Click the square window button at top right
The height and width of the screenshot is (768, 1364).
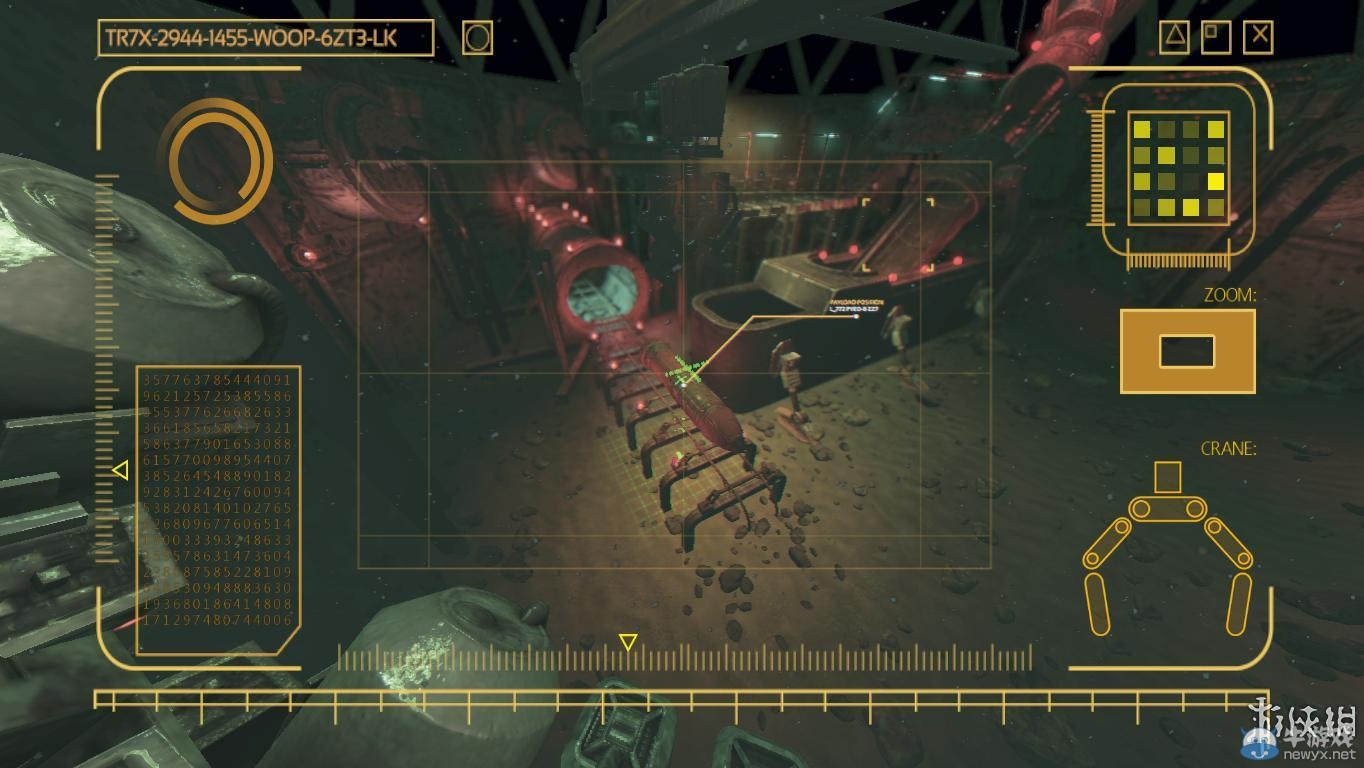click(x=1216, y=38)
